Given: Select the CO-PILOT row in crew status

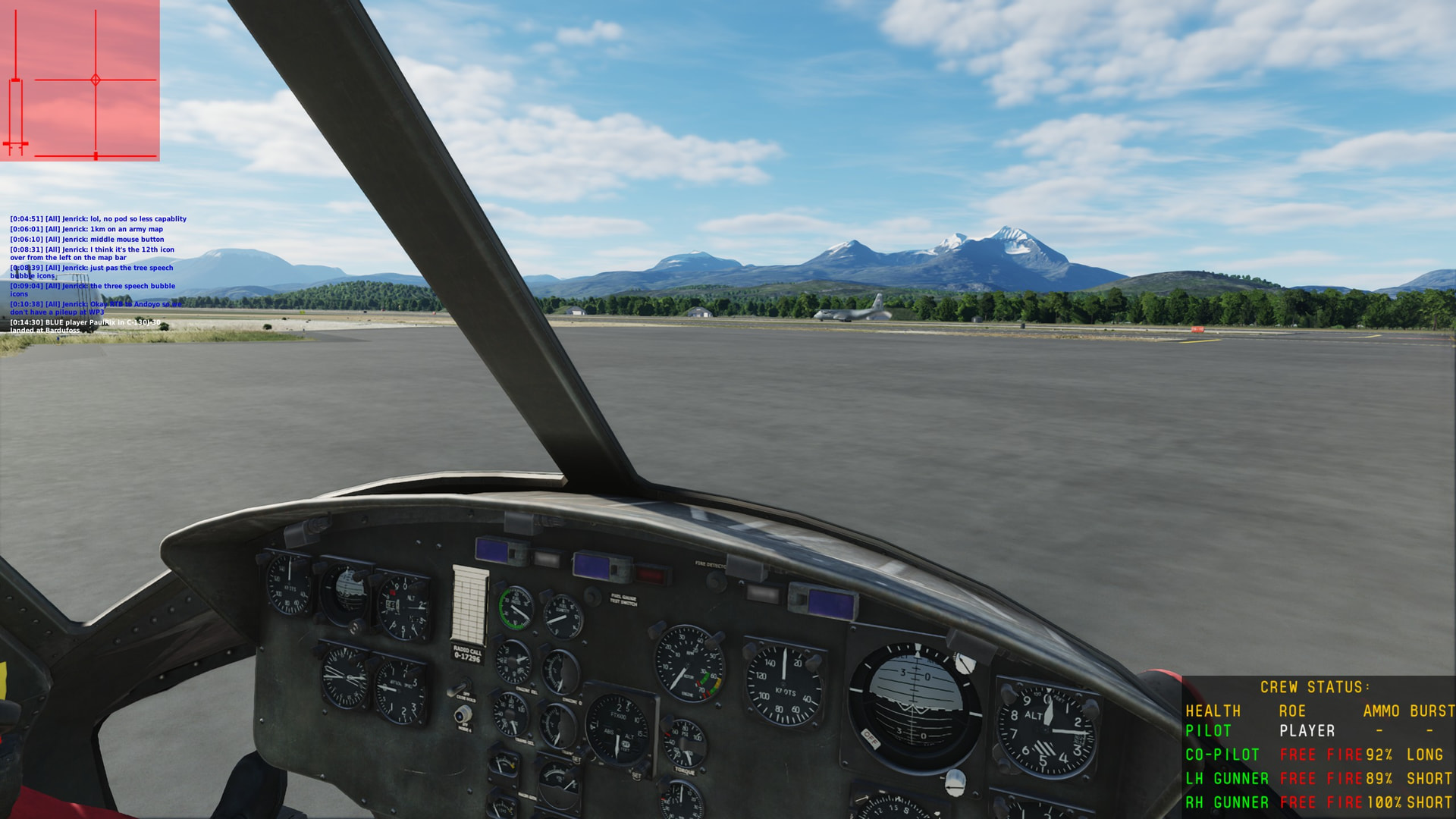Looking at the screenshot, I should (x=1318, y=755).
